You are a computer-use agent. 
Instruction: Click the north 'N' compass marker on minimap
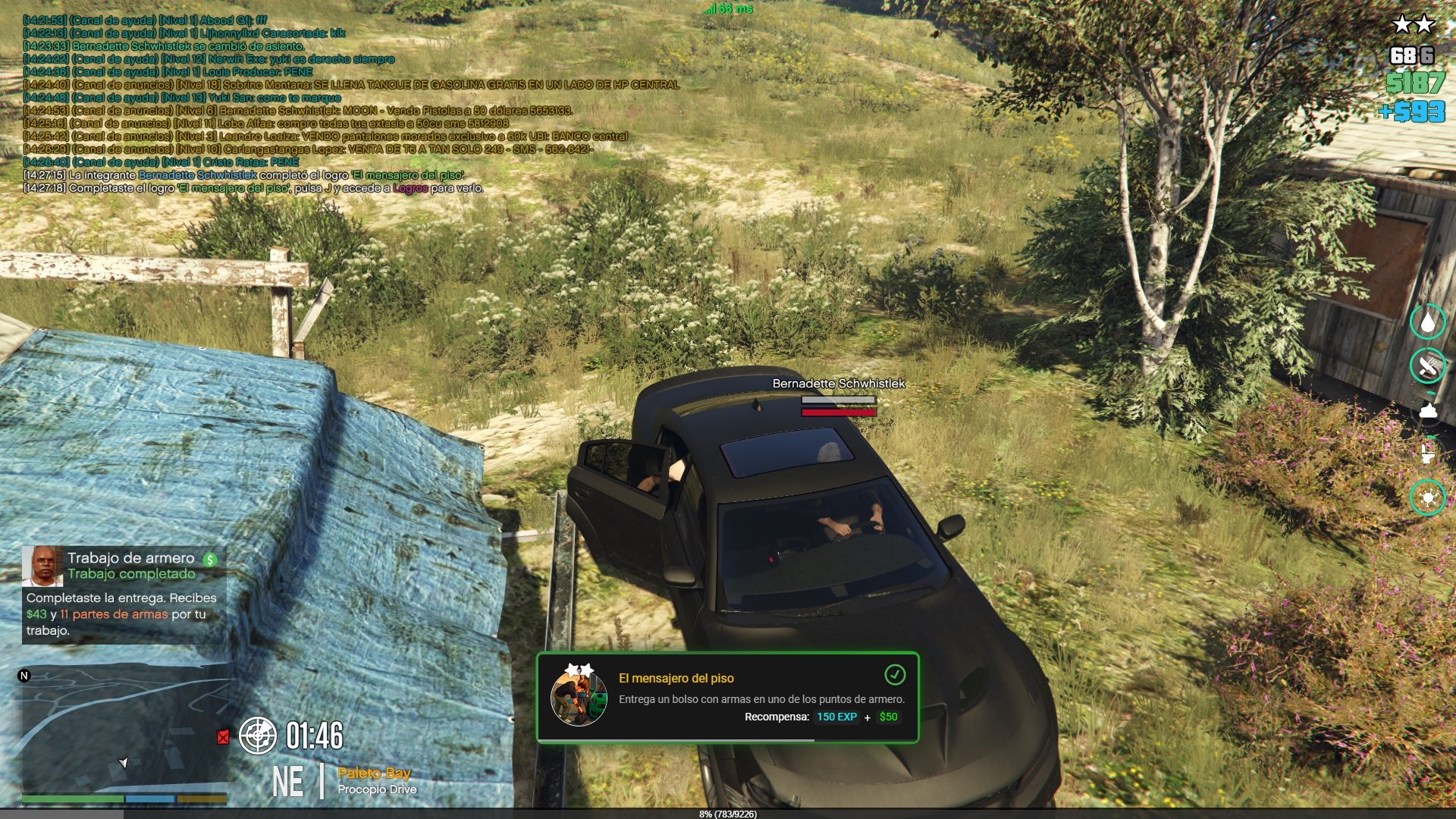click(x=24, y=676)
